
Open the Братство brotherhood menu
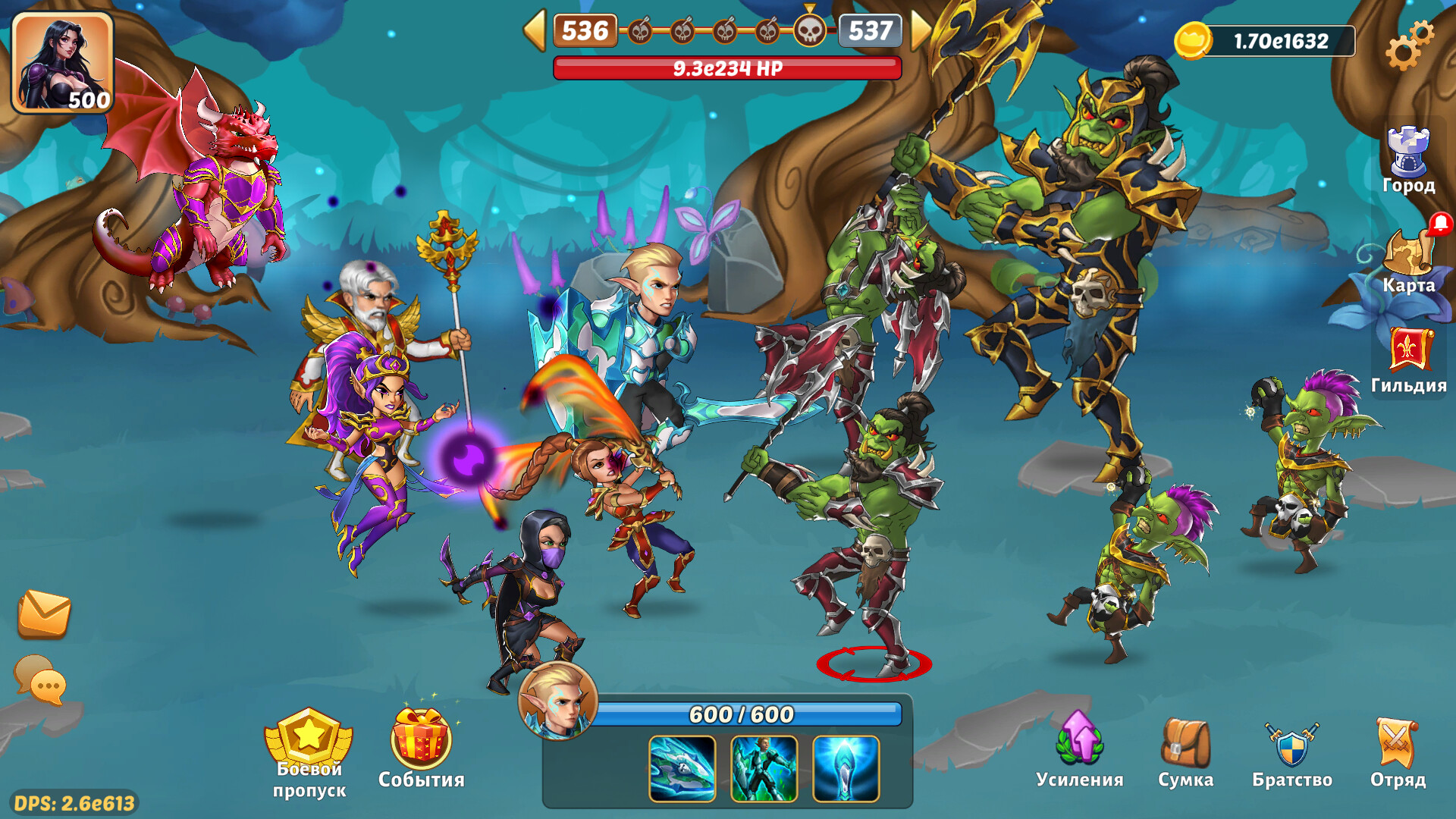point(1291,752)
